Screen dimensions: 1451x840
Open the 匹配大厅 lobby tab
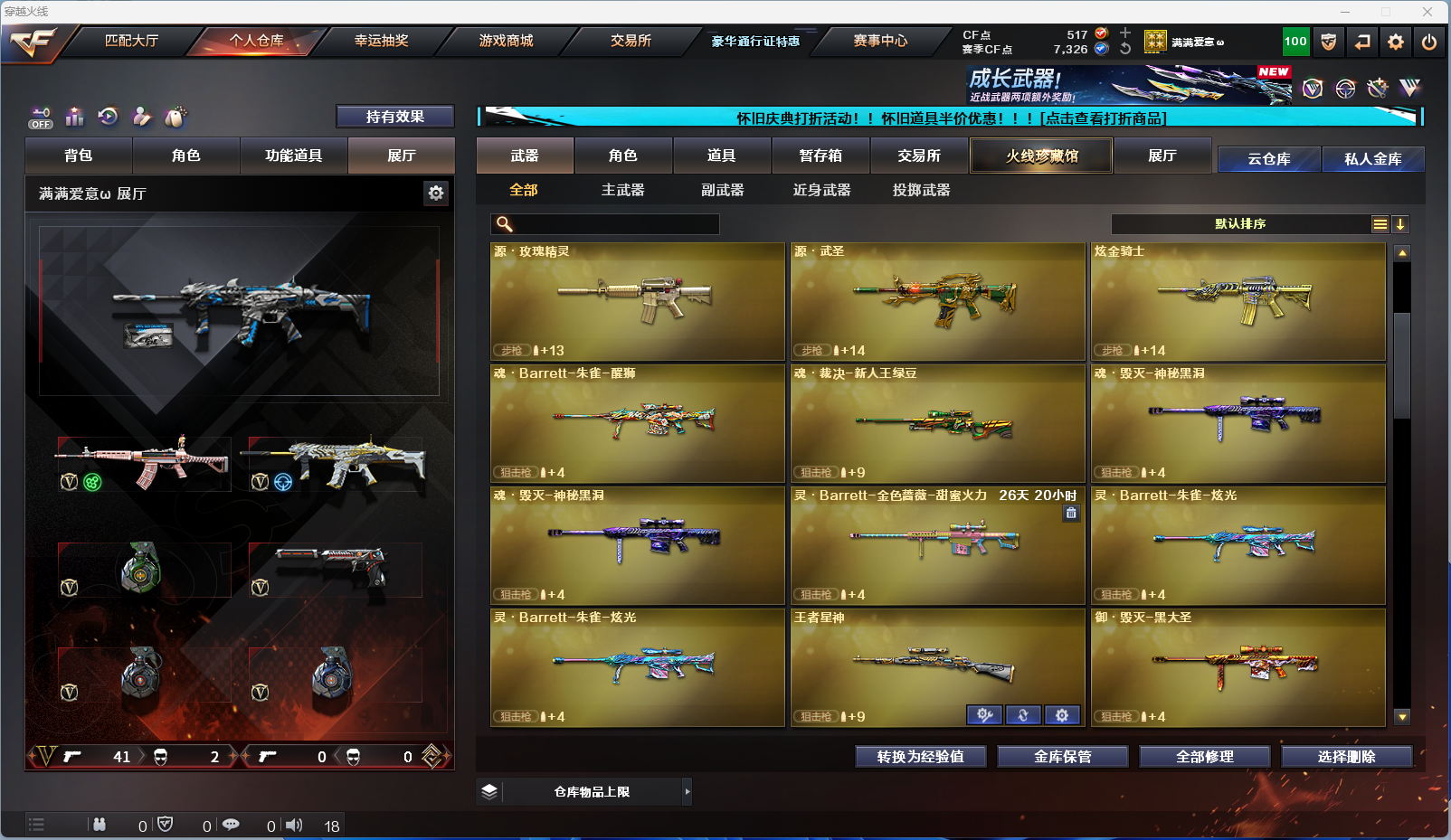click(x=131, y=41)
